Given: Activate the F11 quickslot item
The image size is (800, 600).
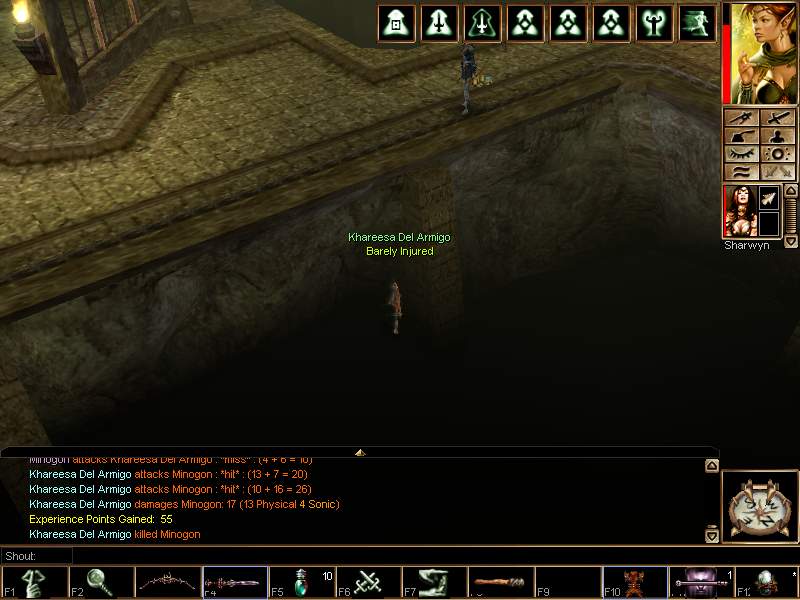Looking at the screenshot, I should pyautogui.click(x=702, y=583).
